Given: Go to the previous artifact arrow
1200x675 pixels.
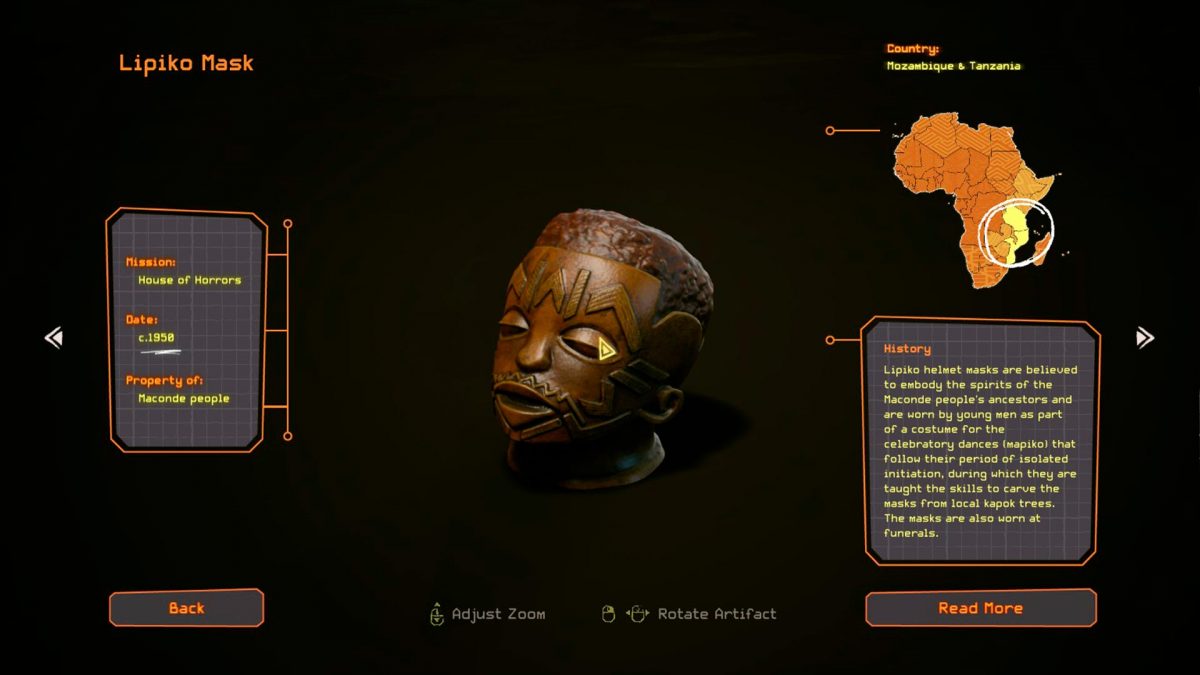Looking at the screenshot, I should pos(54,338).
